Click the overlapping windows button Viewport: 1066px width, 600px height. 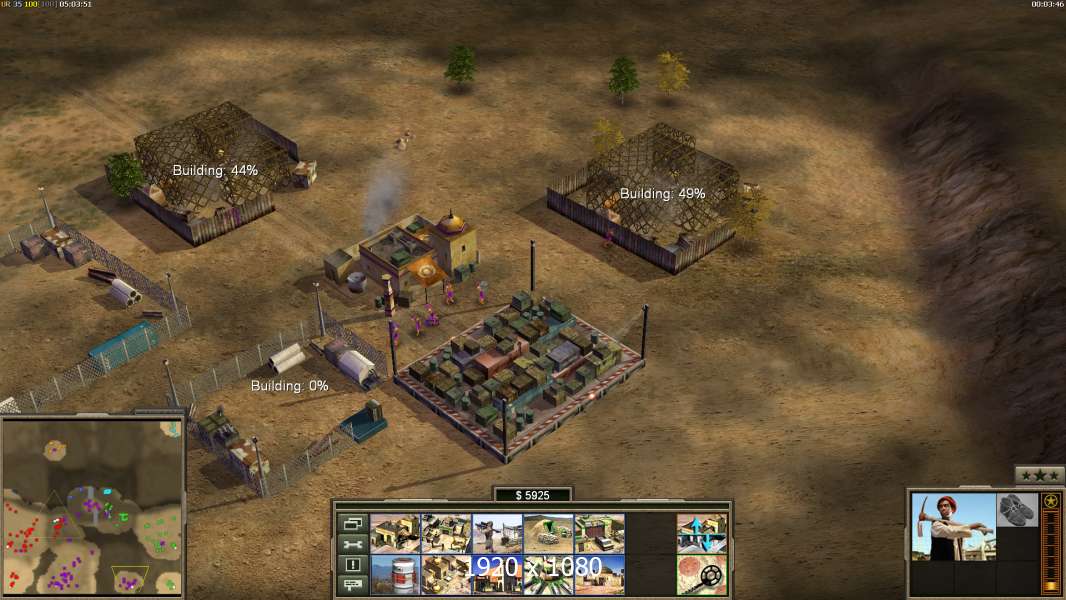pyautogui.click(x=352, y=524)
